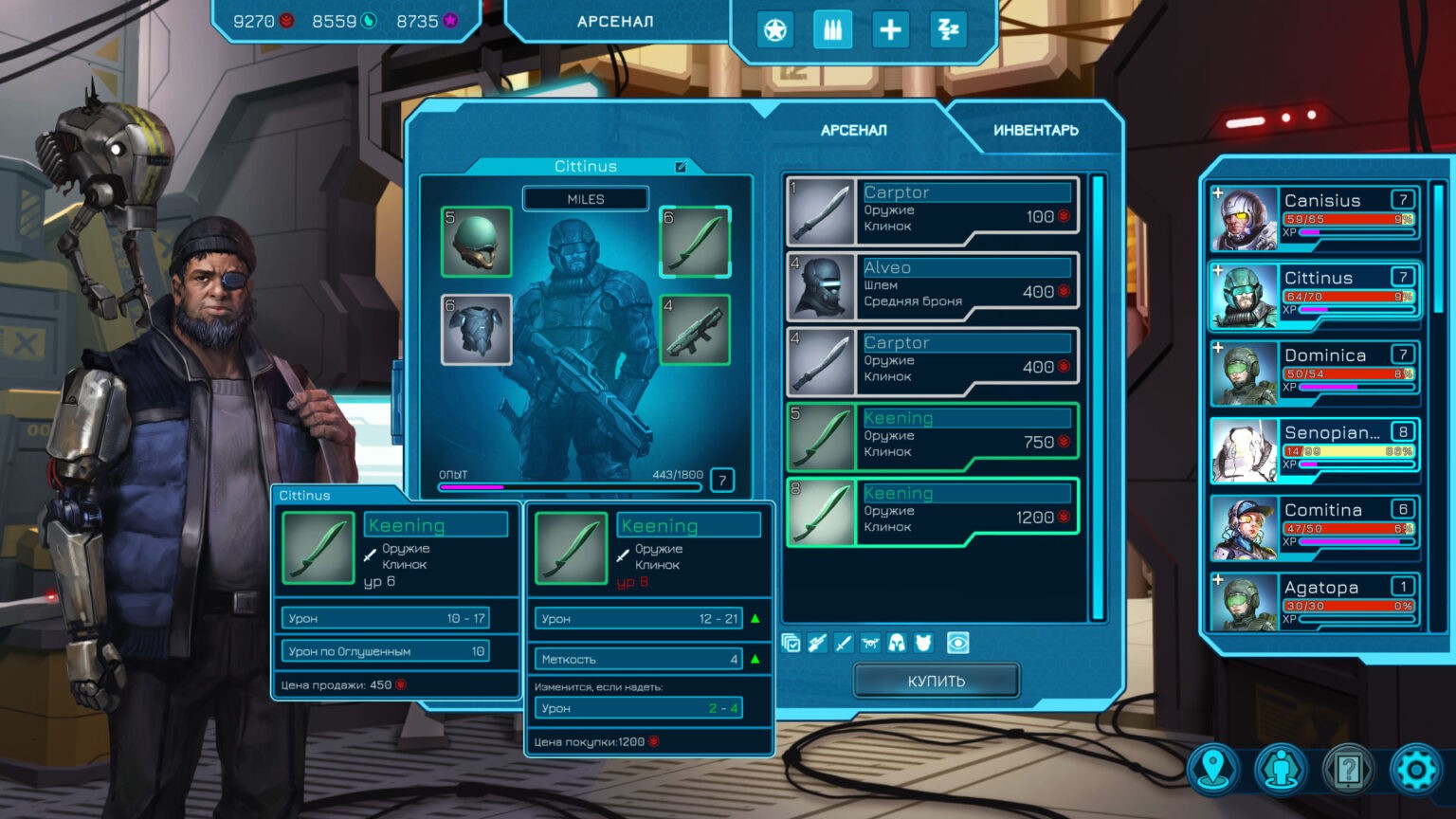Filter shop by helmet icon
1456x819 pixels.
(897, 644)
